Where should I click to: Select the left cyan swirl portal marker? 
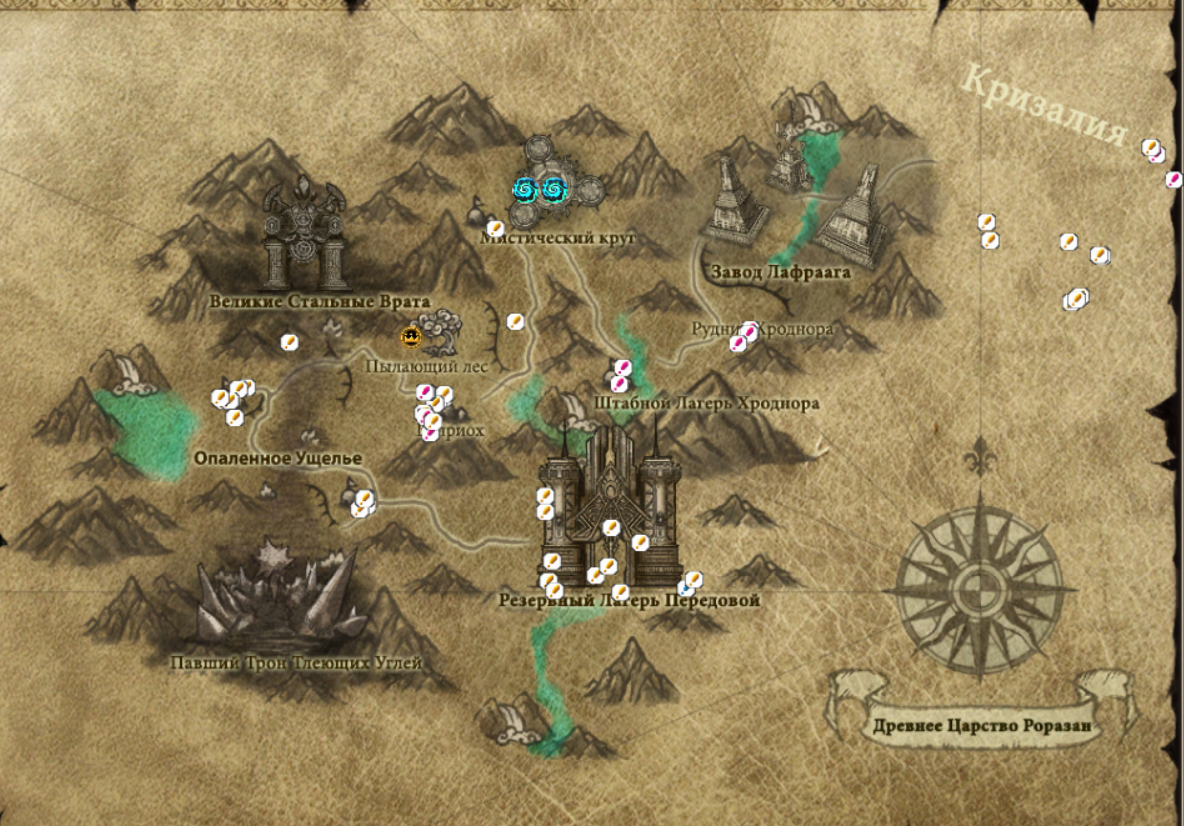[x=526, y=188]
